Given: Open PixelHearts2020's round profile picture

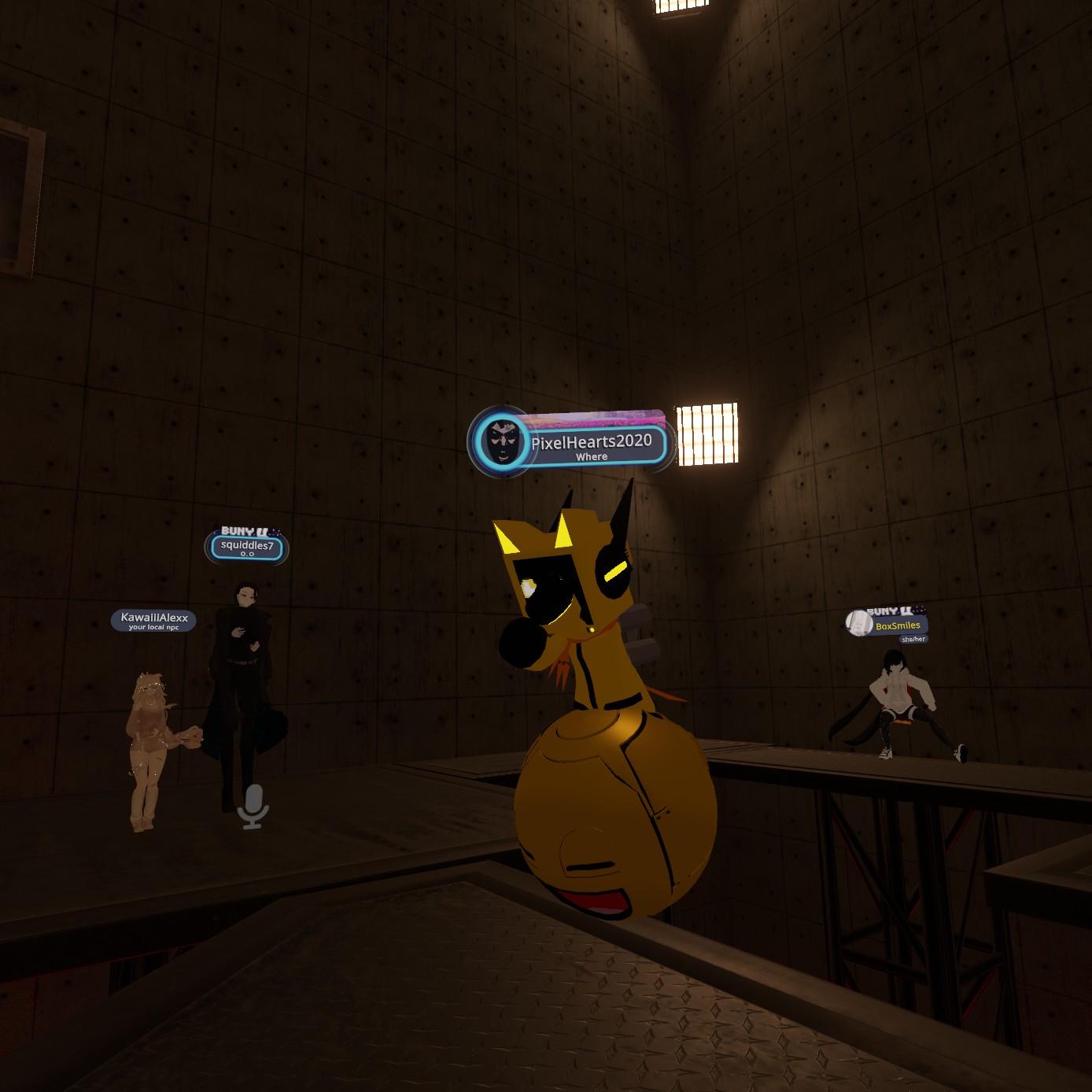Looking at the screenshot, I should click(503, 442).
